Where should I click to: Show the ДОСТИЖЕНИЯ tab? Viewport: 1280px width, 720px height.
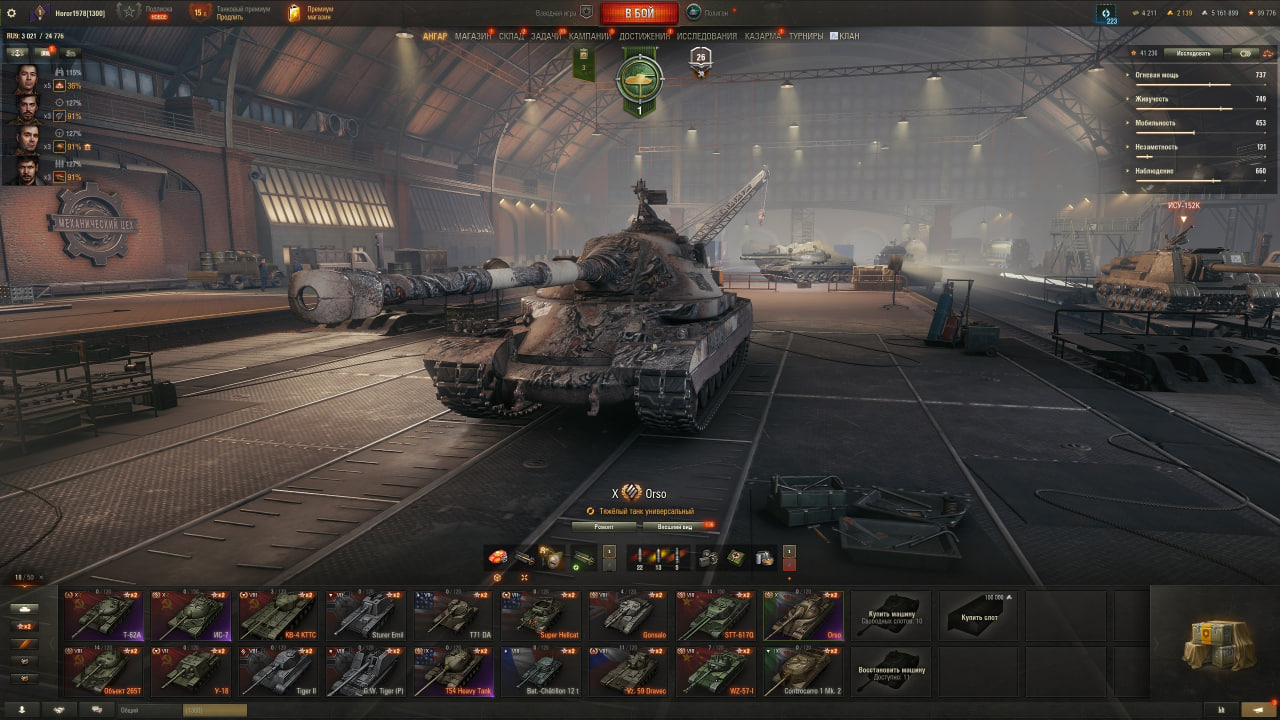(x=644, y=36)
